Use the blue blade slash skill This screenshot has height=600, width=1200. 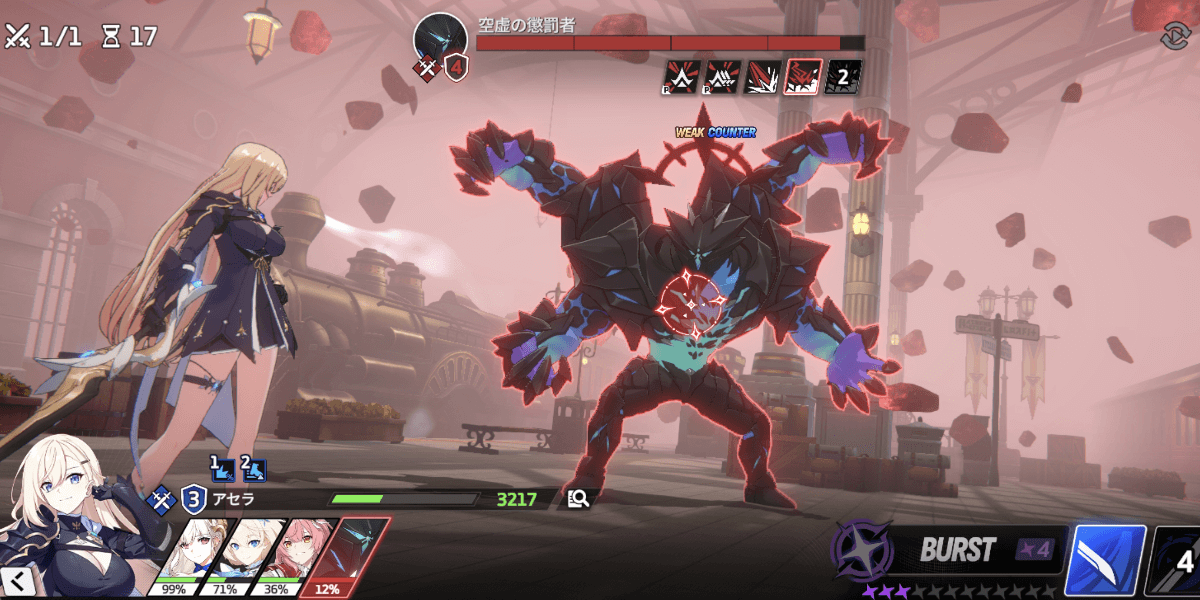[1104, 560]
